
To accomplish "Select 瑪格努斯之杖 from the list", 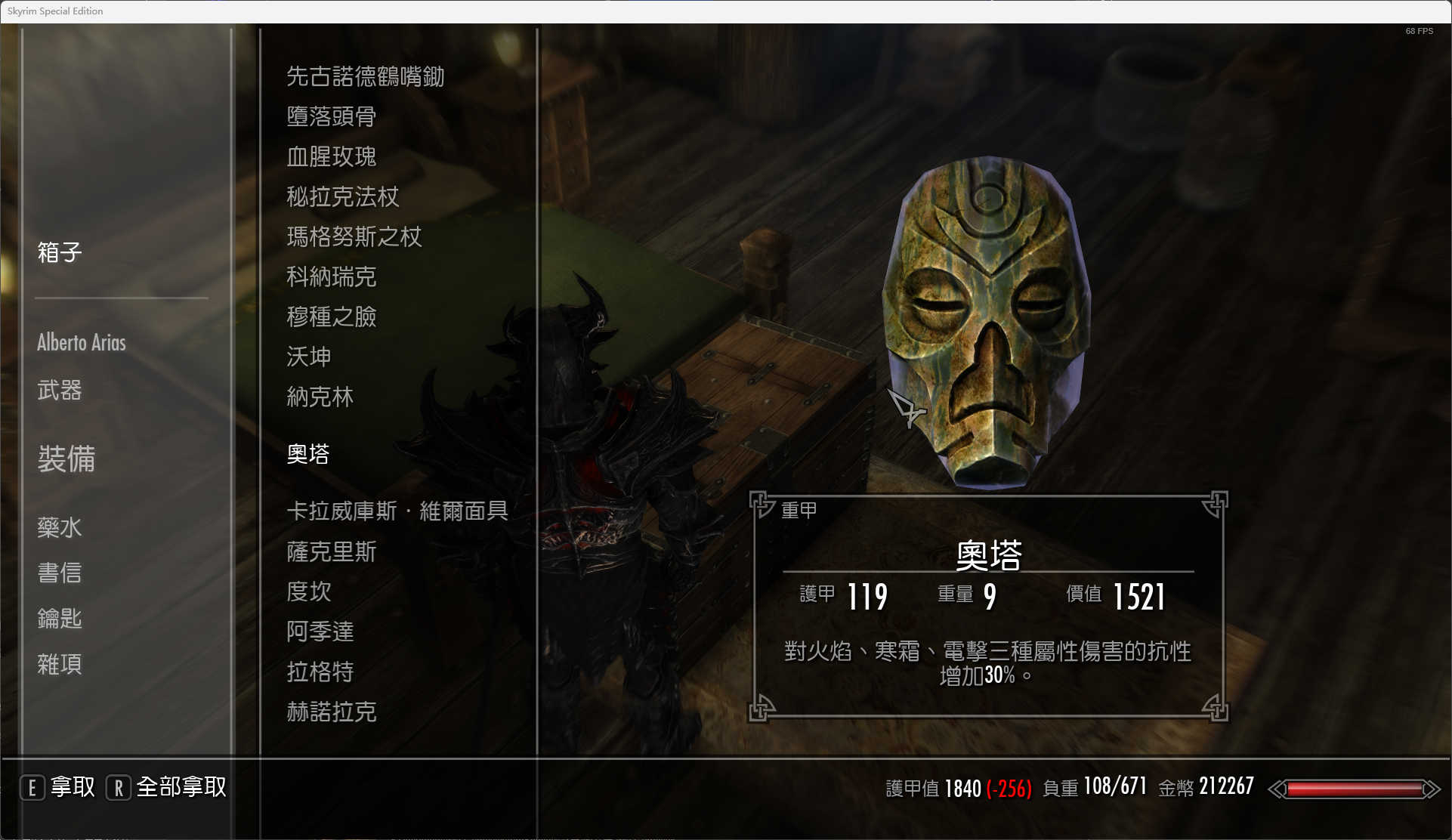I will [354, 237].
